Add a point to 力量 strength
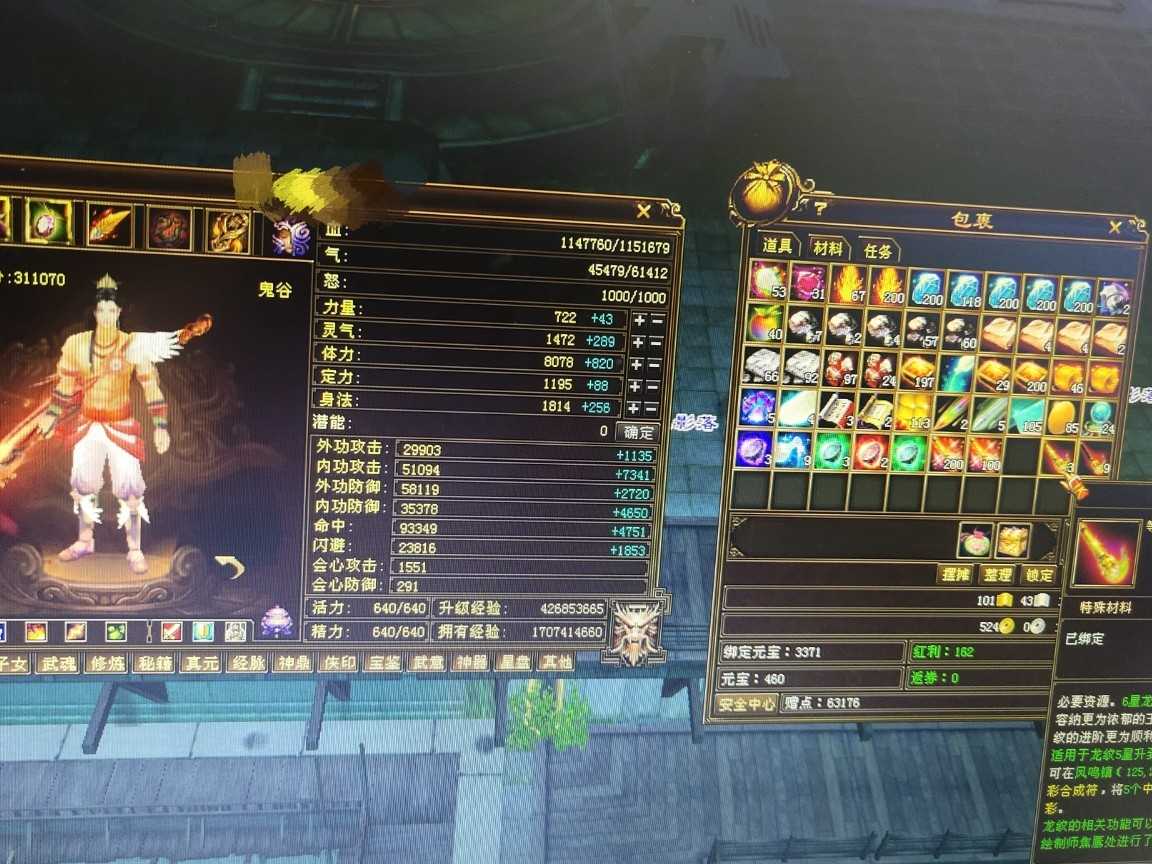Viewport: 1152px width, 864px height. (637, 320)
